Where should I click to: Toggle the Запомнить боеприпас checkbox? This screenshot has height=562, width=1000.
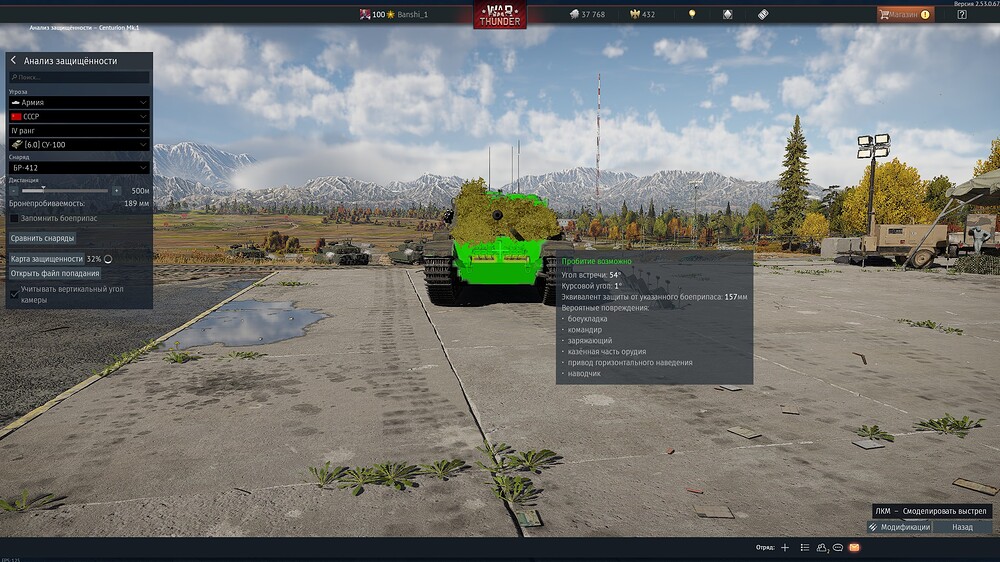tap(14, 218)
